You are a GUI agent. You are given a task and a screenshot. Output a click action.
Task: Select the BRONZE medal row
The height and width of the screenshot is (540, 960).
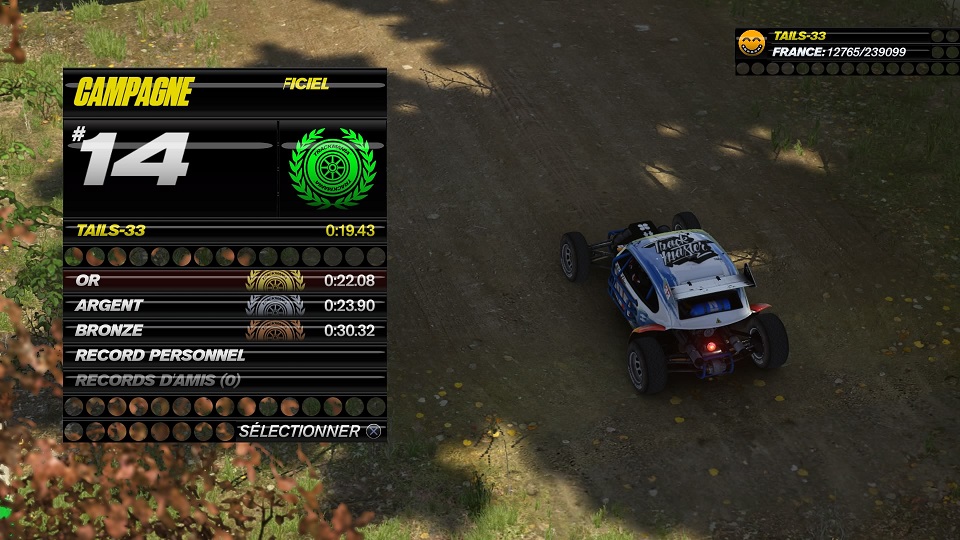[225, 330]
